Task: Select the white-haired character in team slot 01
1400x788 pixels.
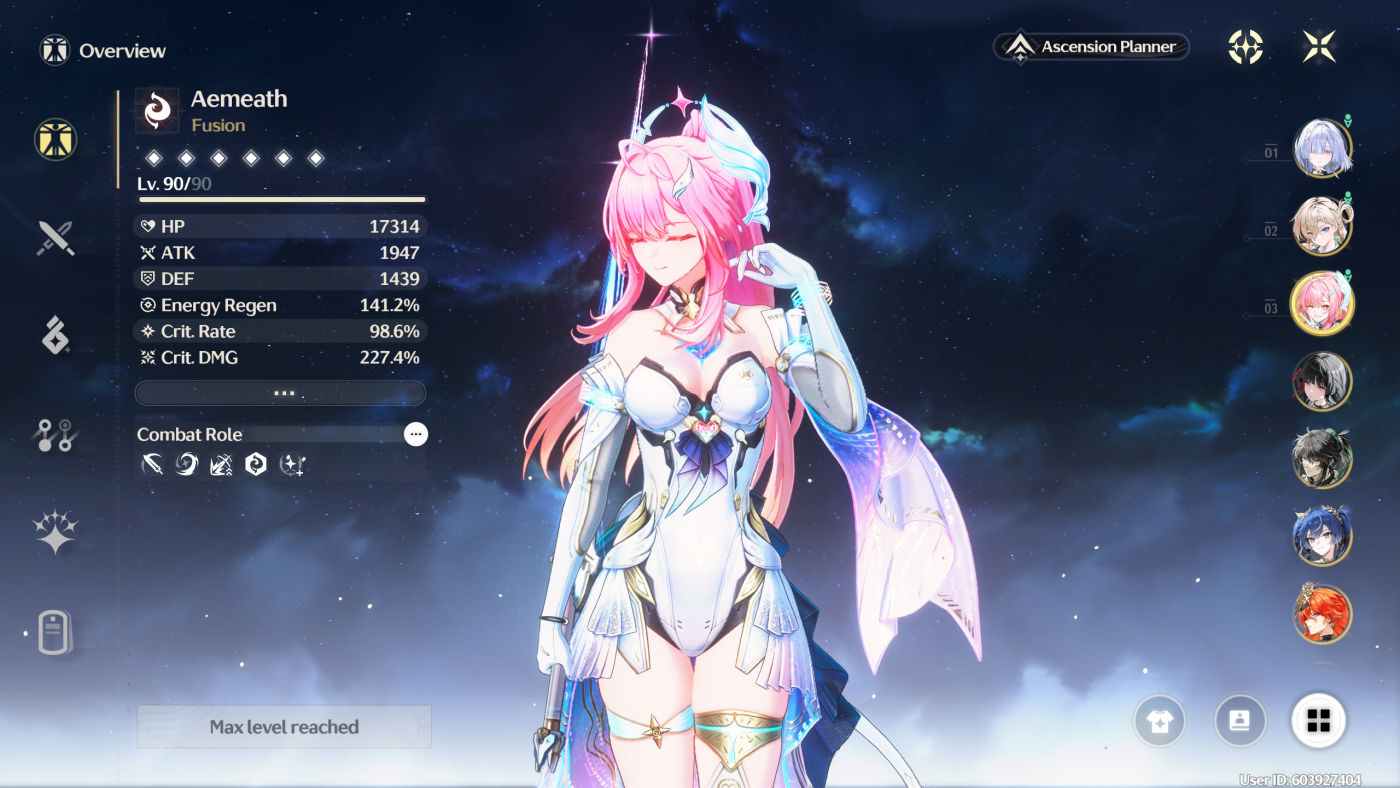Action: tap(1322, 149)
